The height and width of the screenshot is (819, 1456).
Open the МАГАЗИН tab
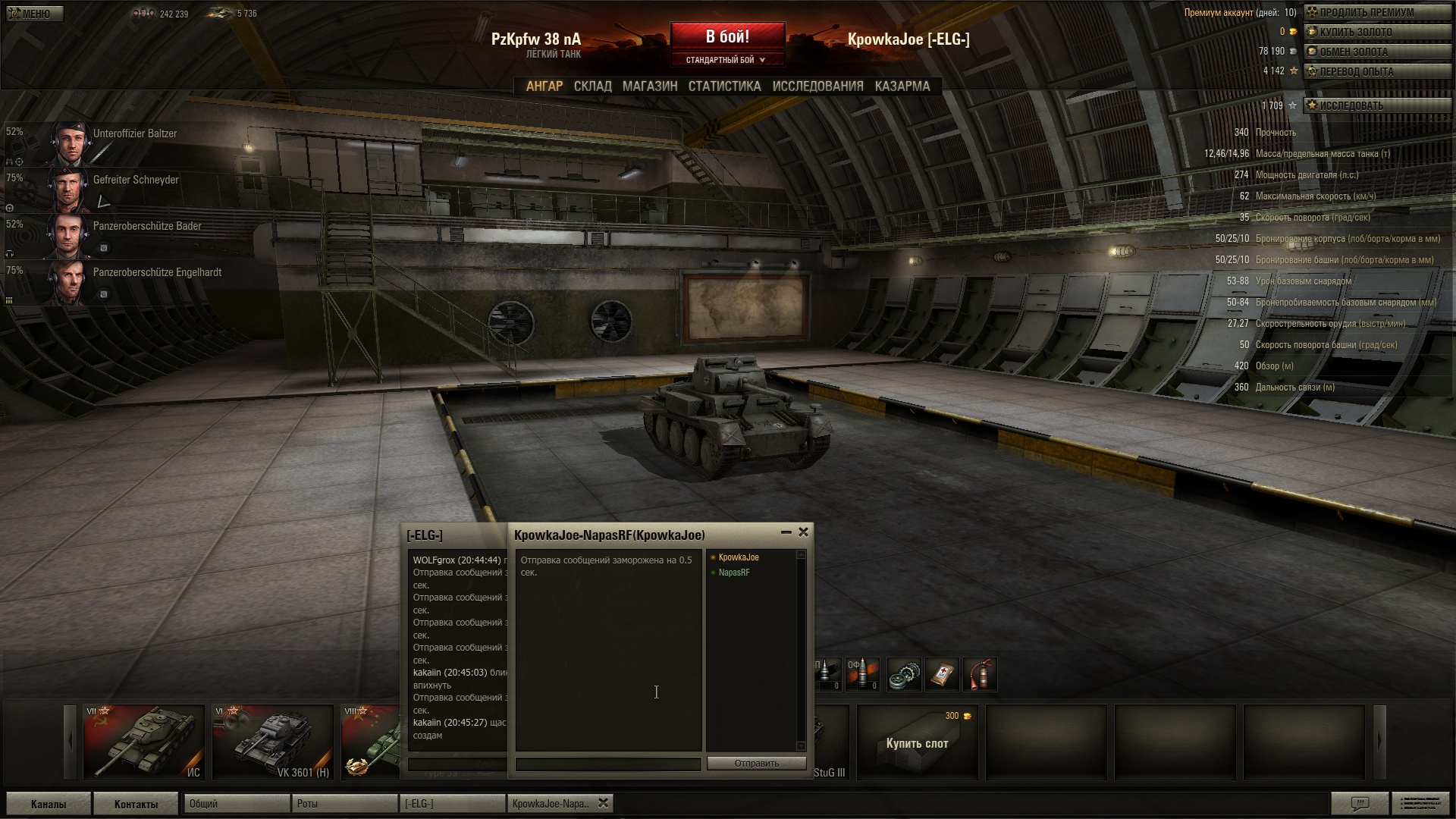[650, 86]
